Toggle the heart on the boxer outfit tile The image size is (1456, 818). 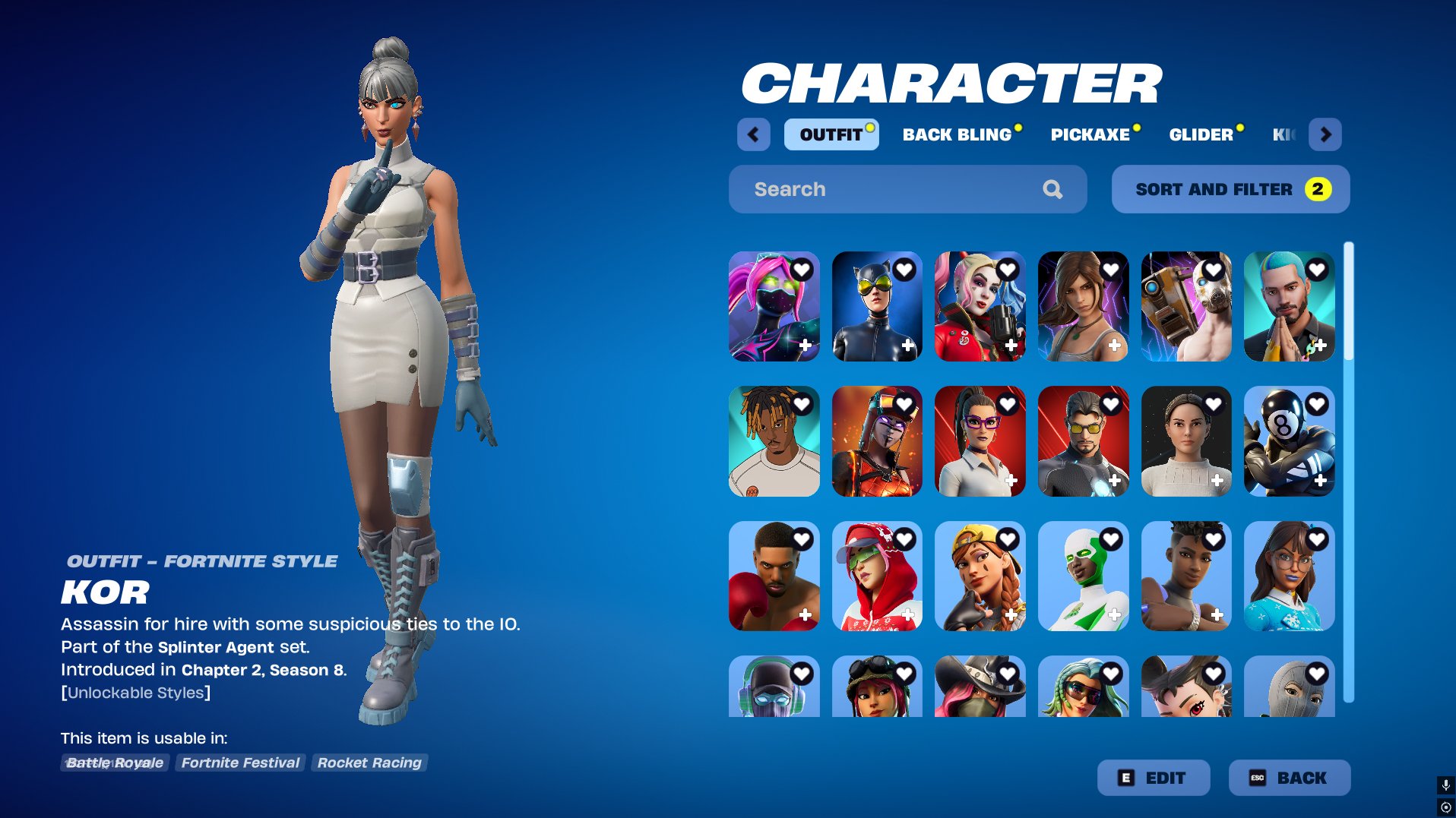click(804, 539)
